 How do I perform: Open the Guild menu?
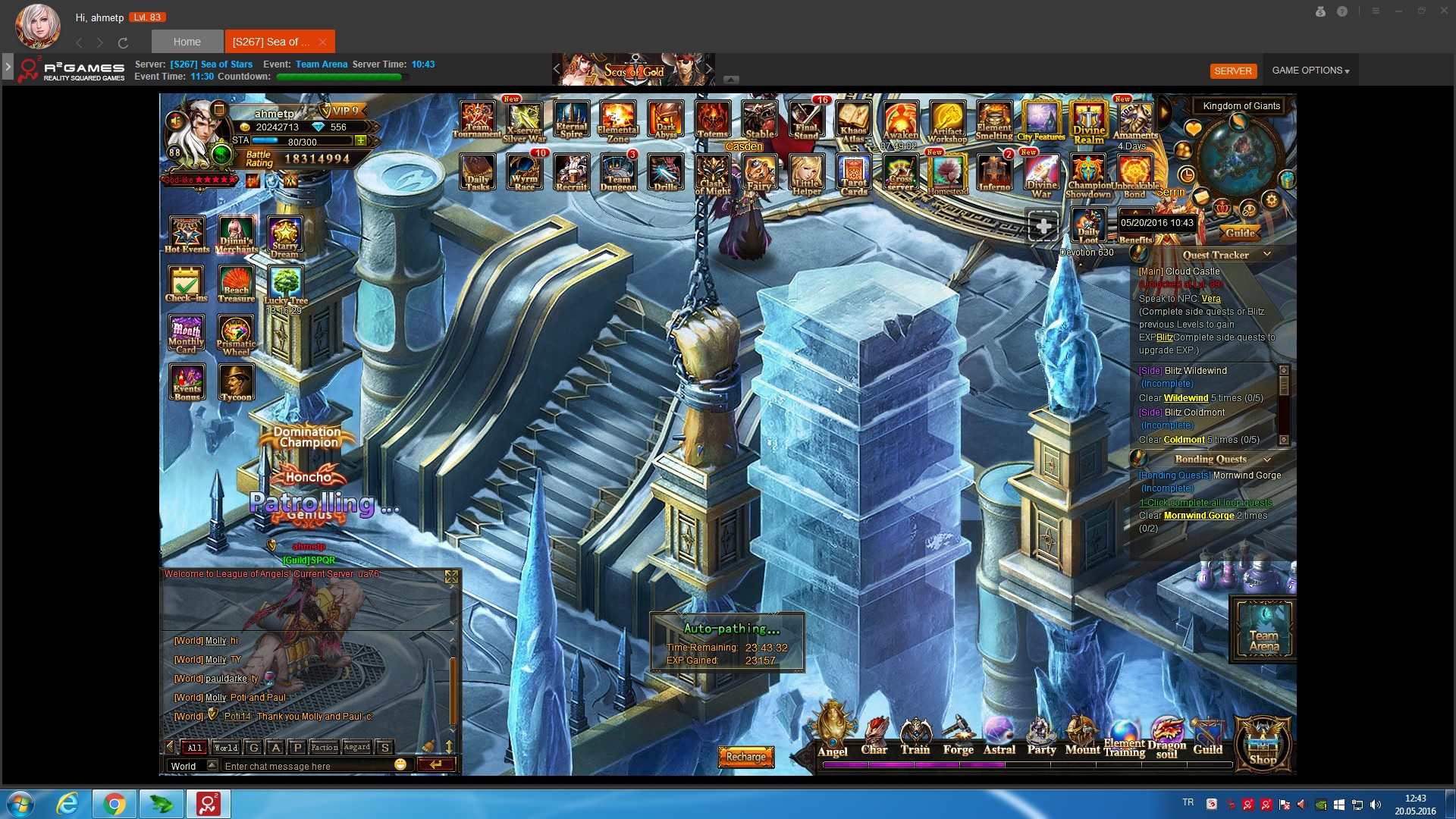(1207, 734)
